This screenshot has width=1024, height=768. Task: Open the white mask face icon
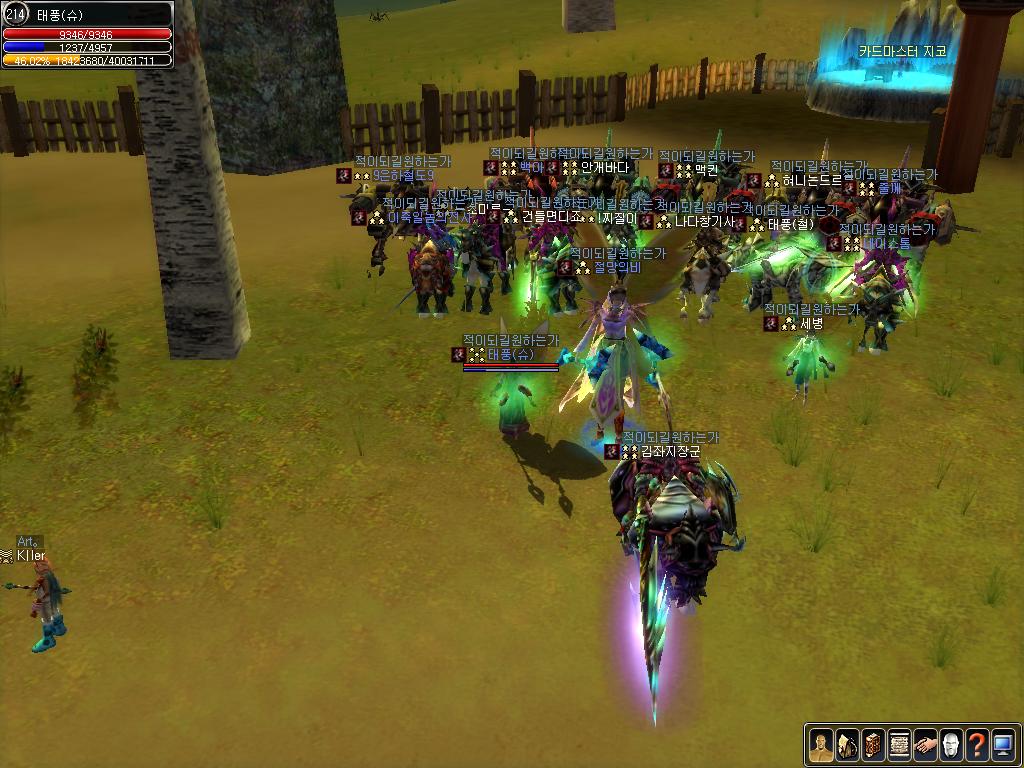(x=951, y=744)
